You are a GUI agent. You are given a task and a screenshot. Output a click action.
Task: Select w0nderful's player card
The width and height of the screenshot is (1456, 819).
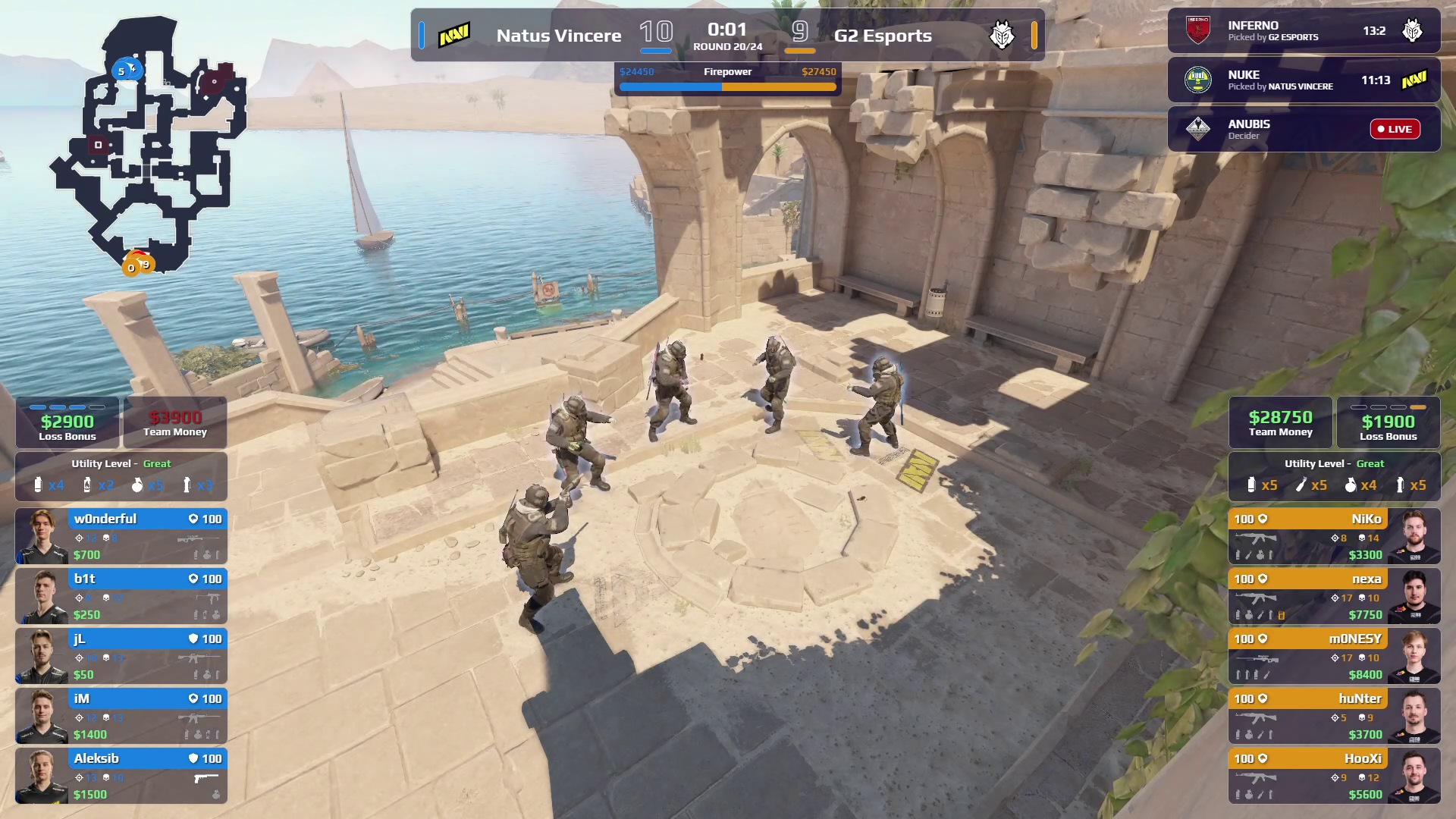tap(121, 536)
